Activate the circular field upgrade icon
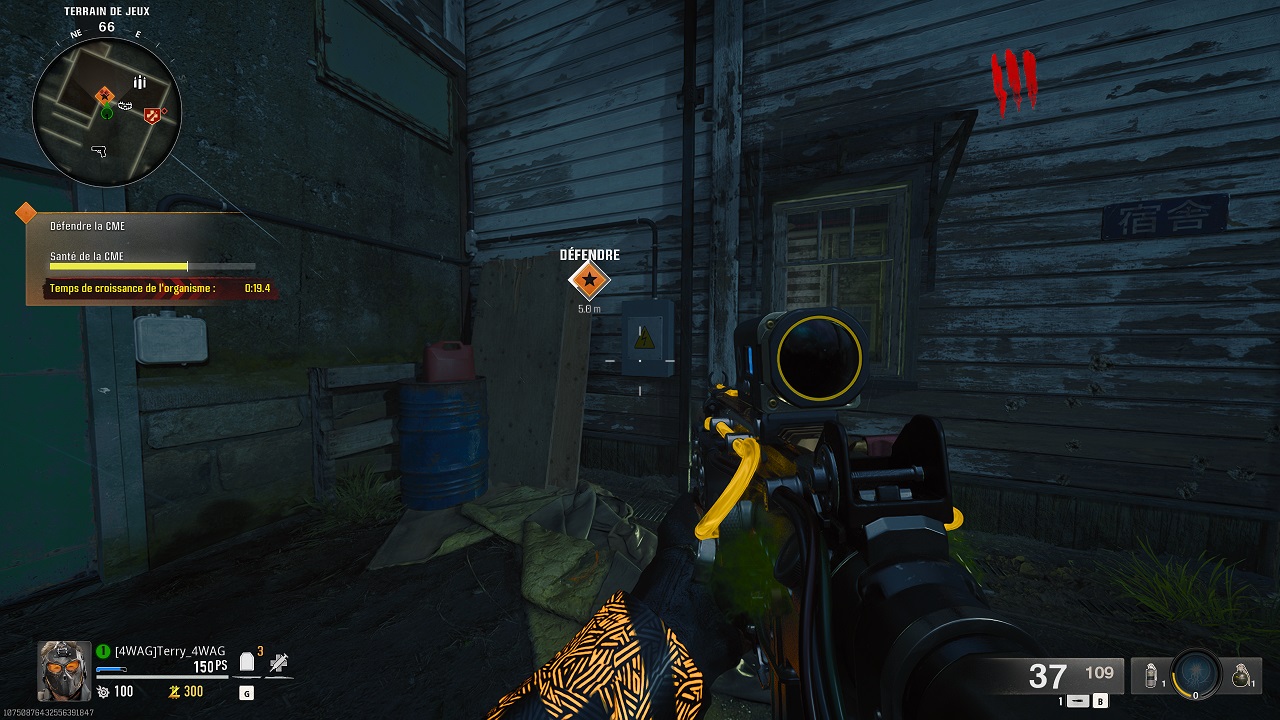Viewport: 1280px width, 720px height. (1194, 673)
